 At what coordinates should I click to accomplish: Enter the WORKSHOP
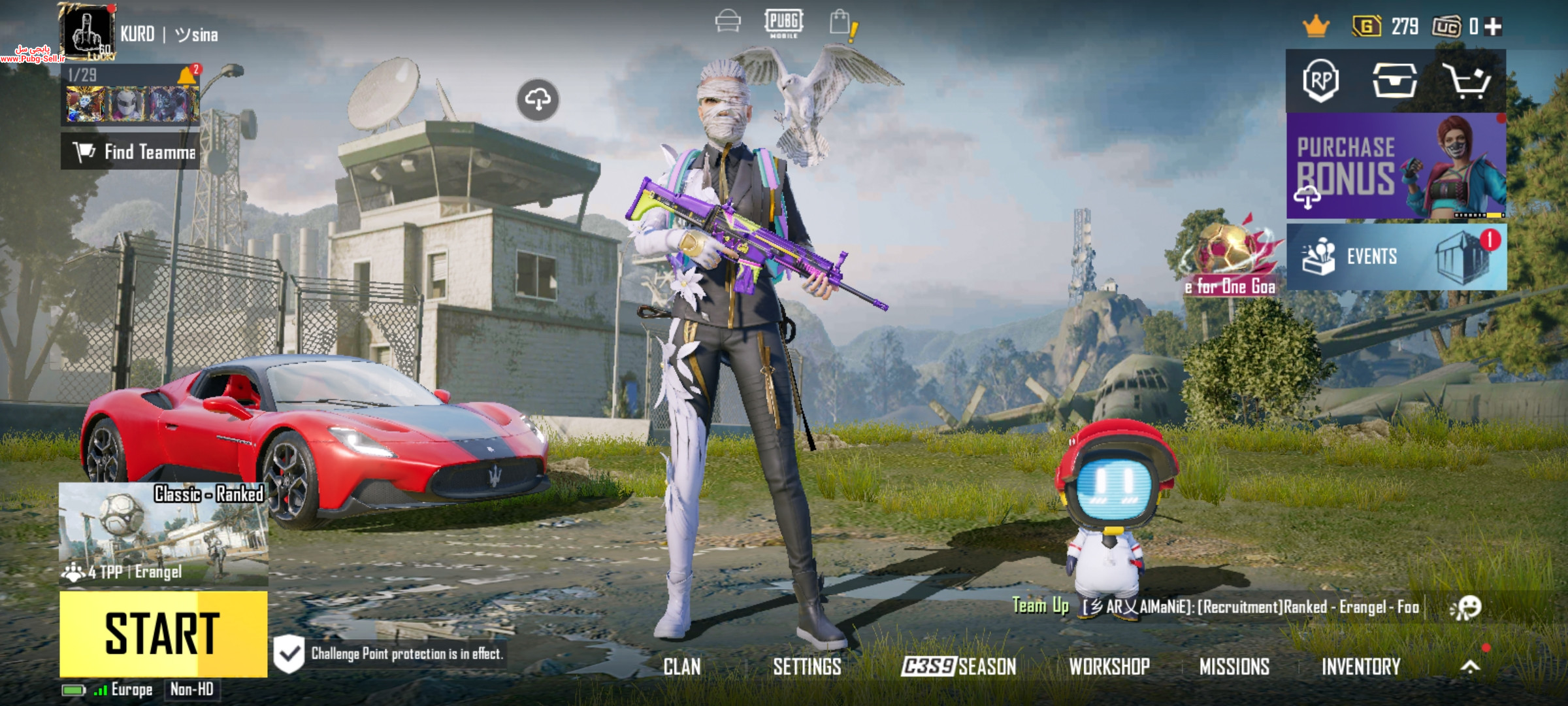pos(1109,667)
